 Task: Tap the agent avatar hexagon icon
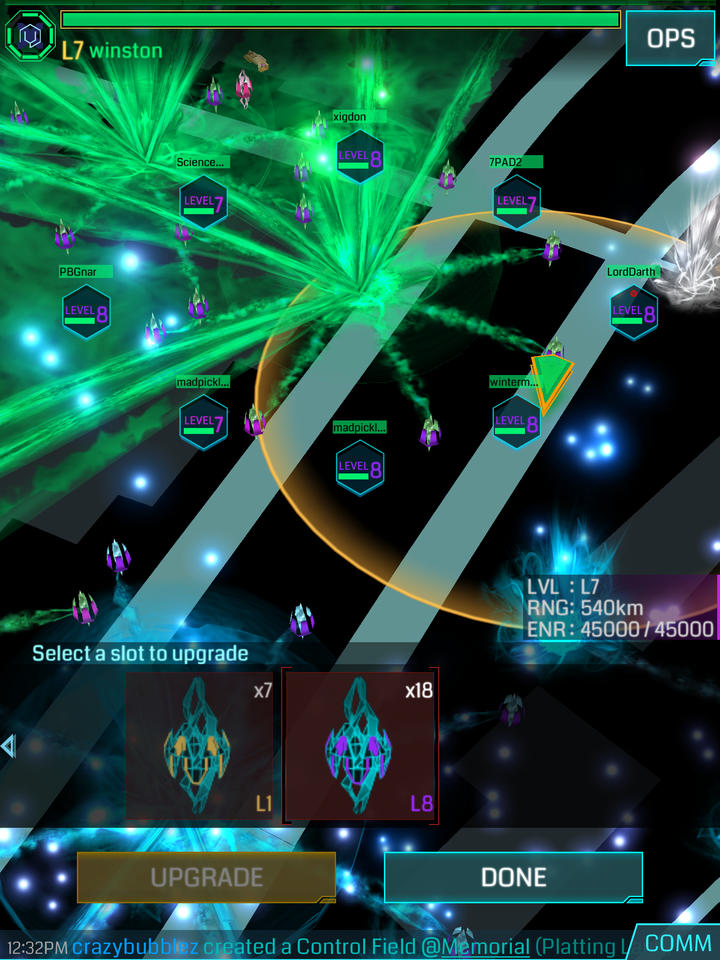(30, 36)
